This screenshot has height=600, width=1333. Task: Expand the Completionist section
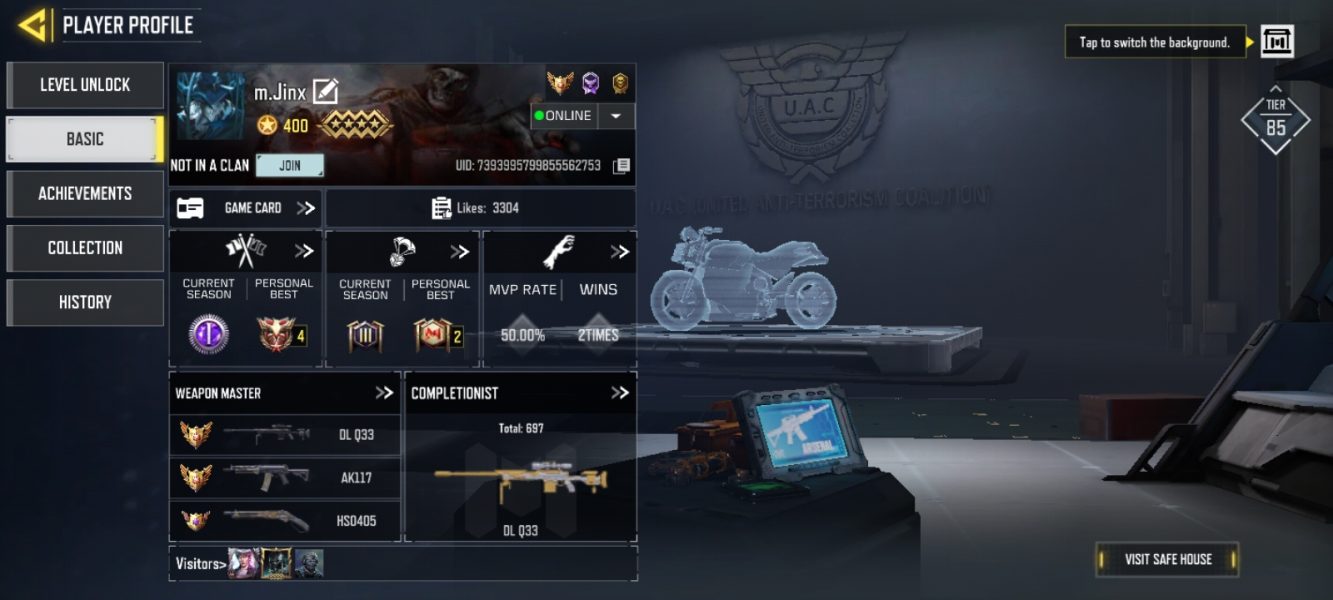point(620,393)
